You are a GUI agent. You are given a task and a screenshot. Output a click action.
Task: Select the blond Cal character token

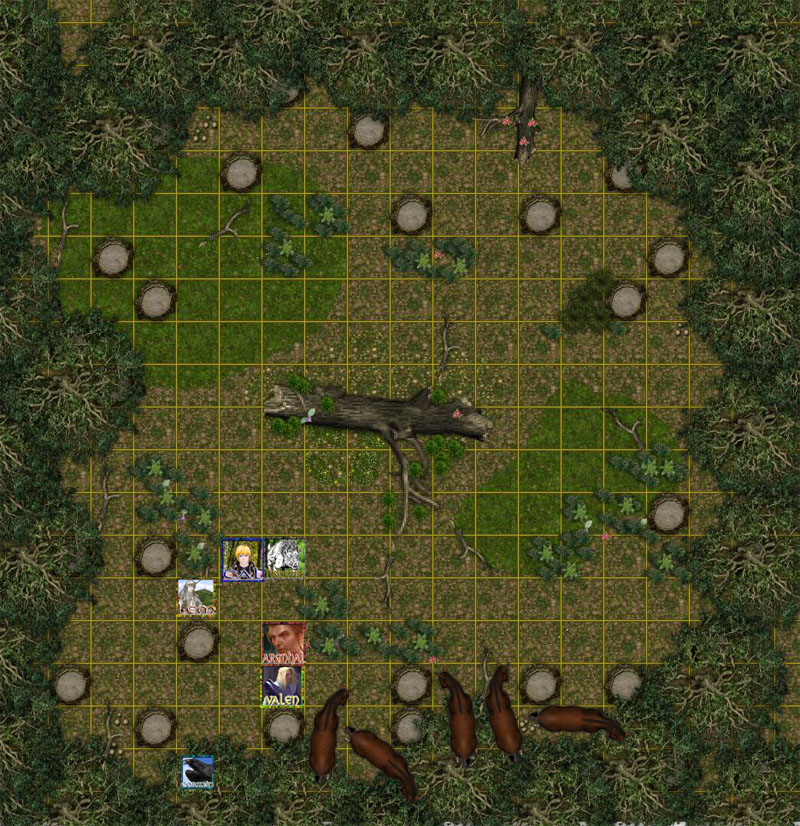click(242, 559)
